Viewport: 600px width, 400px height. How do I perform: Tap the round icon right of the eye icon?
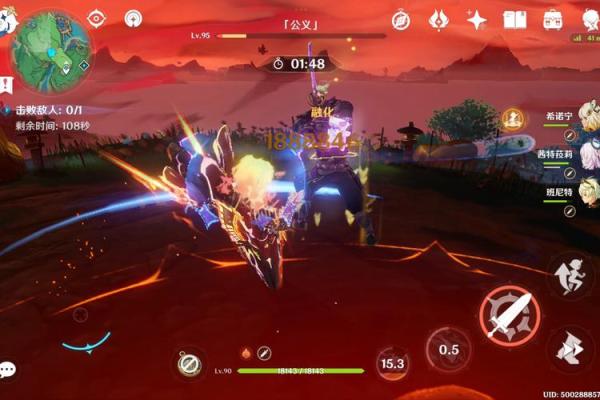pos(133,18)
